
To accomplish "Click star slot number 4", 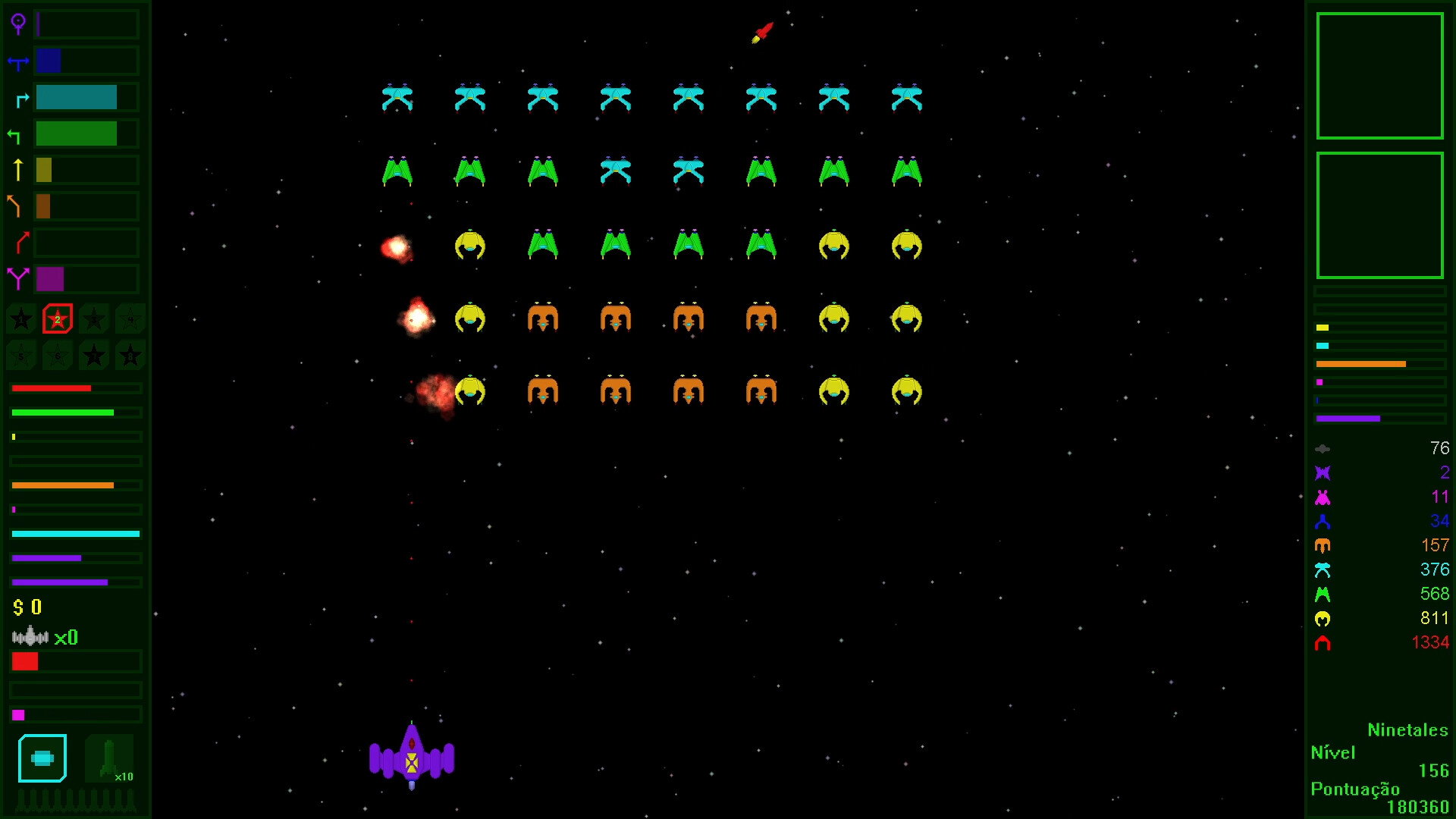I will coord(130,319).
